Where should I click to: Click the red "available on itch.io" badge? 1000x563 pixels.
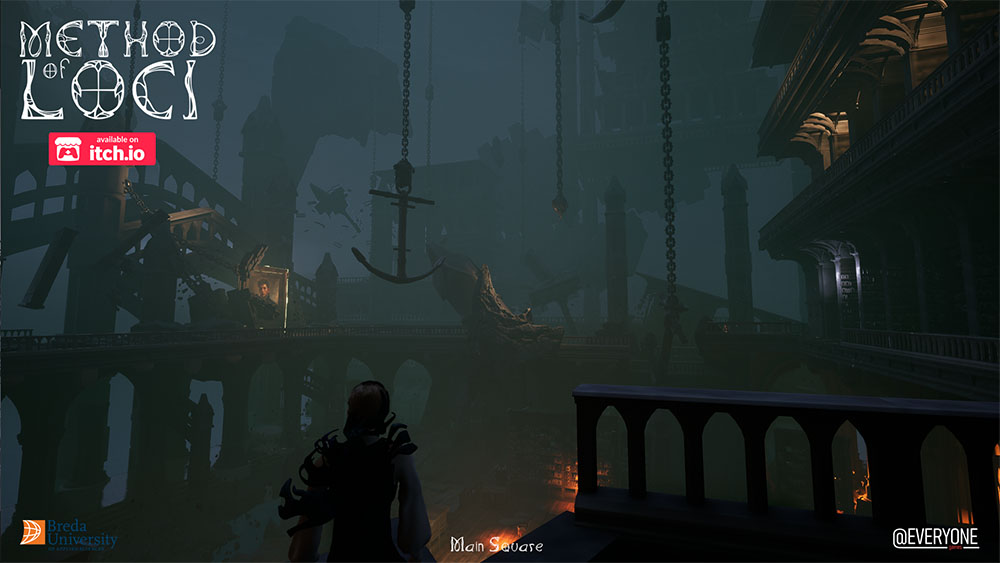tap(102, 148)
